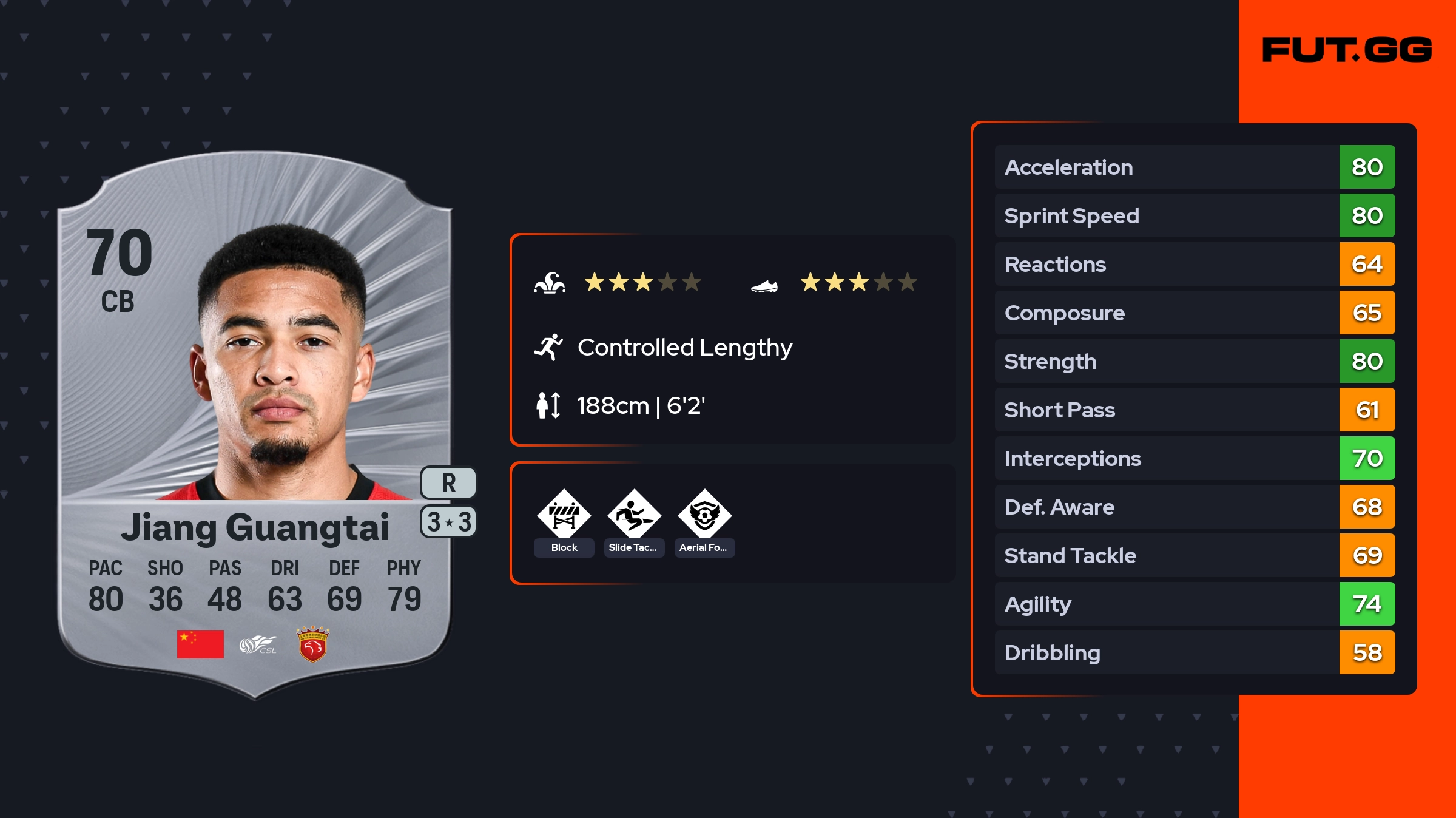Click the FUT.GG logo
This screenshot has width=1456, height=818.
[1347, 50]
